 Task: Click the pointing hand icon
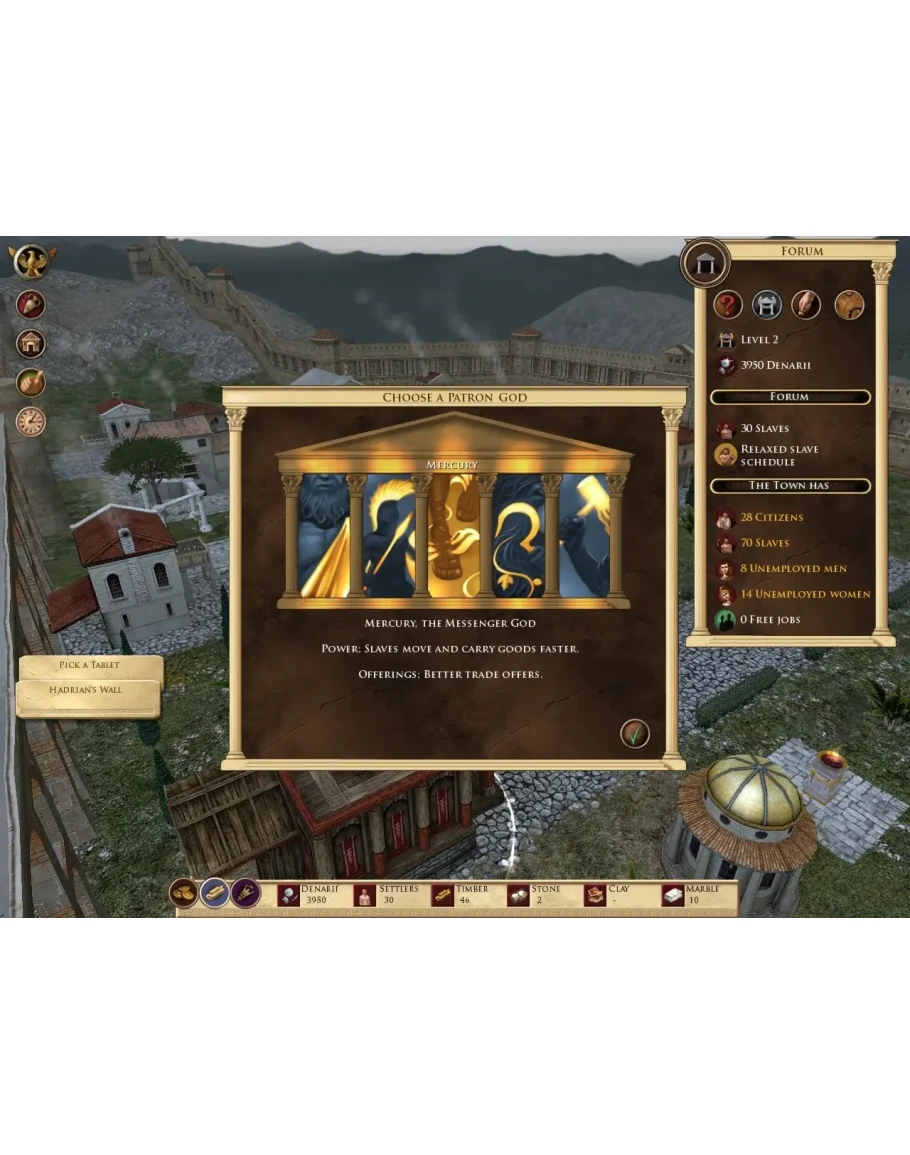[31, 383]
